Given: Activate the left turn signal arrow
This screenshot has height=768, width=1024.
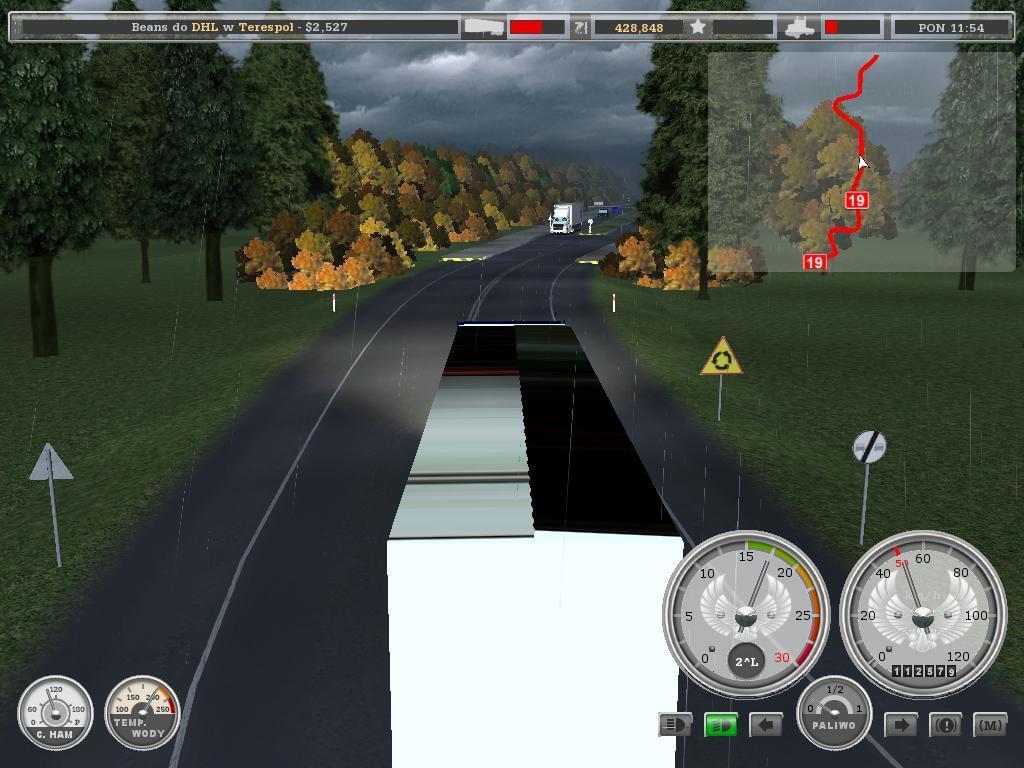Looking at the screenshot, I should [x=766, y=724].
